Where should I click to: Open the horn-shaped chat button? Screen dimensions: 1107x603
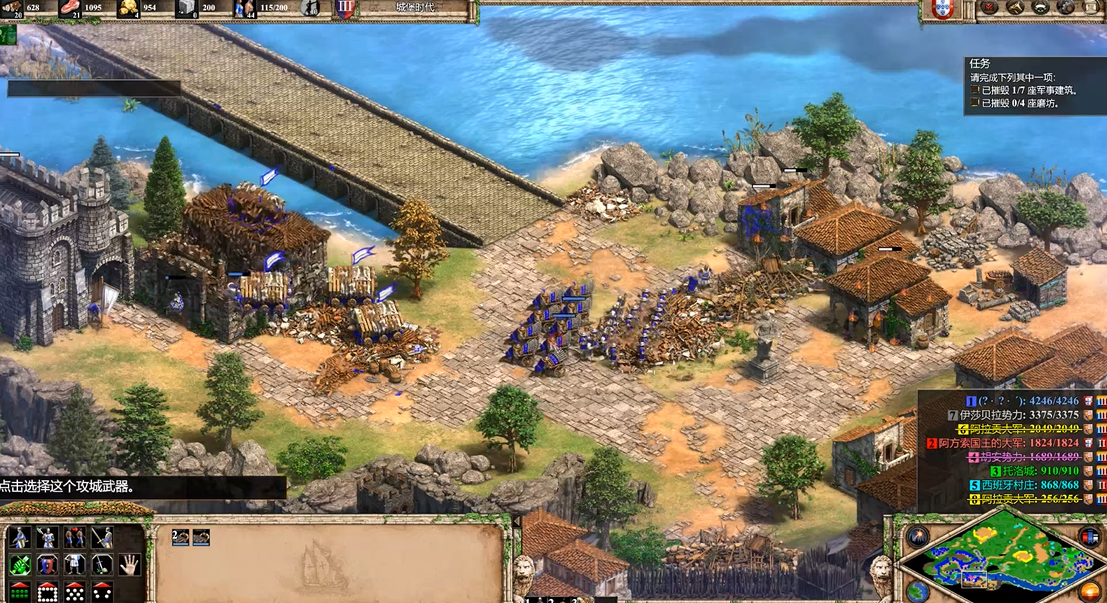click(1014, 8)
